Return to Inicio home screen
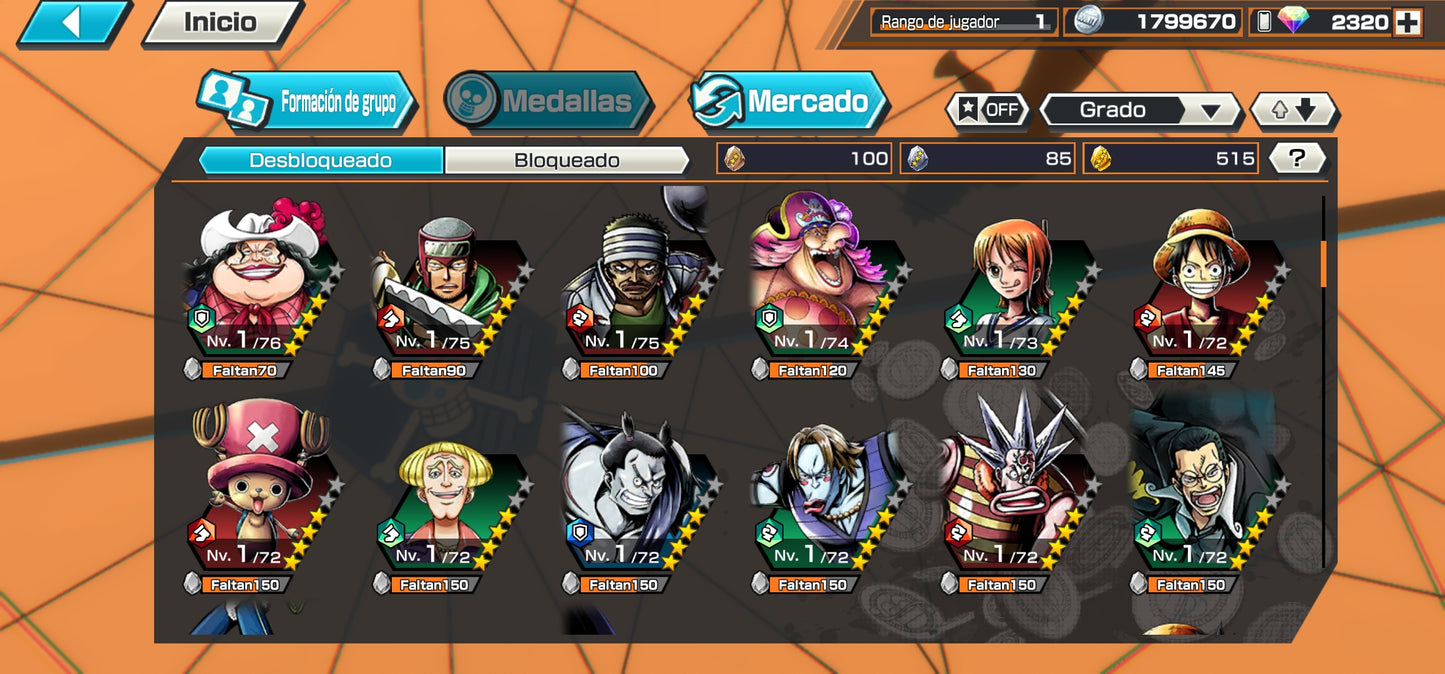 pos(220,23)
